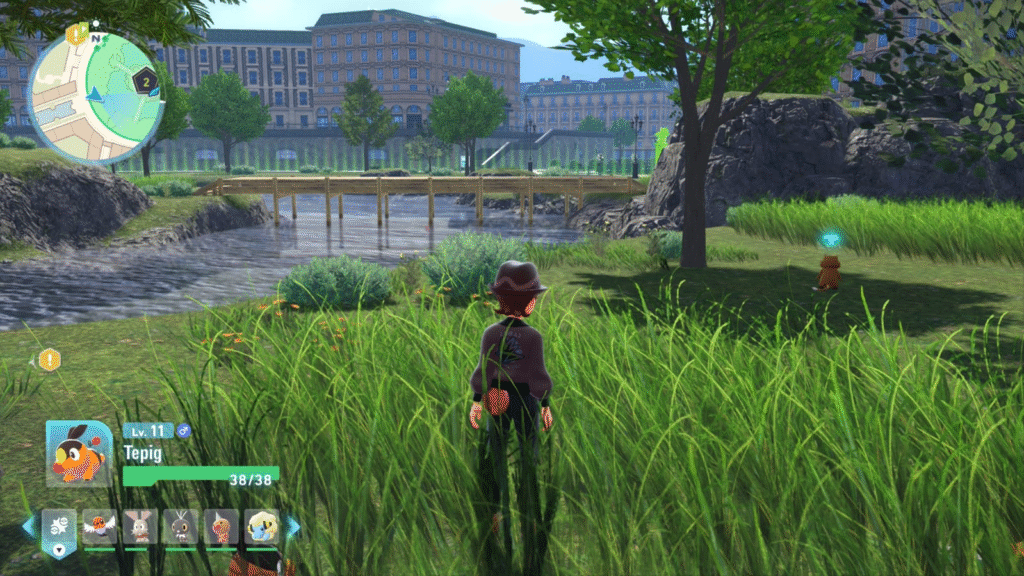Open the circular minimap
The width and height of the screenshot is (1024, 576).
coord(95,97)
